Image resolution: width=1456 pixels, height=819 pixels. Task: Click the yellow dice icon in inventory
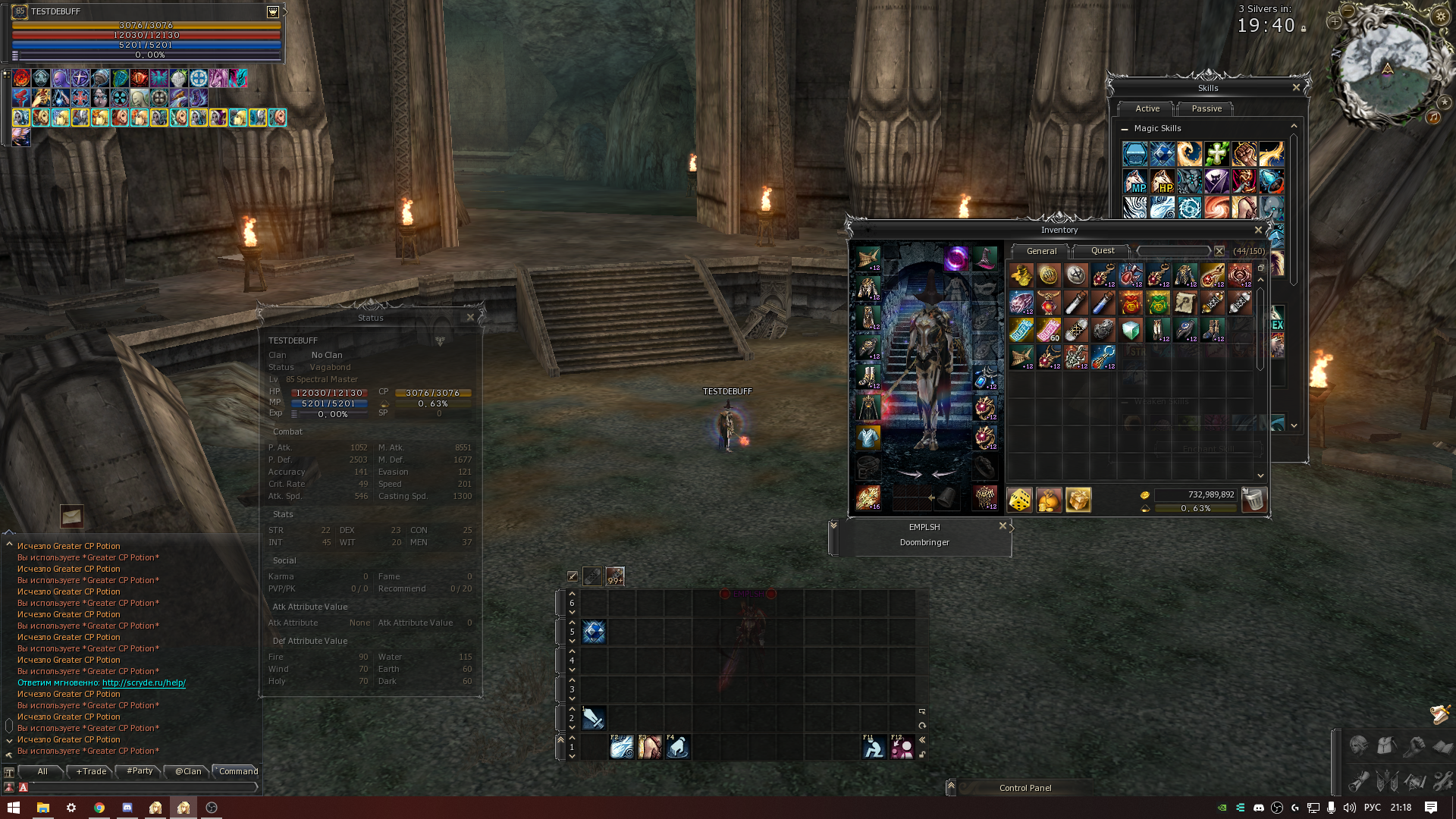pos(1019,500)
